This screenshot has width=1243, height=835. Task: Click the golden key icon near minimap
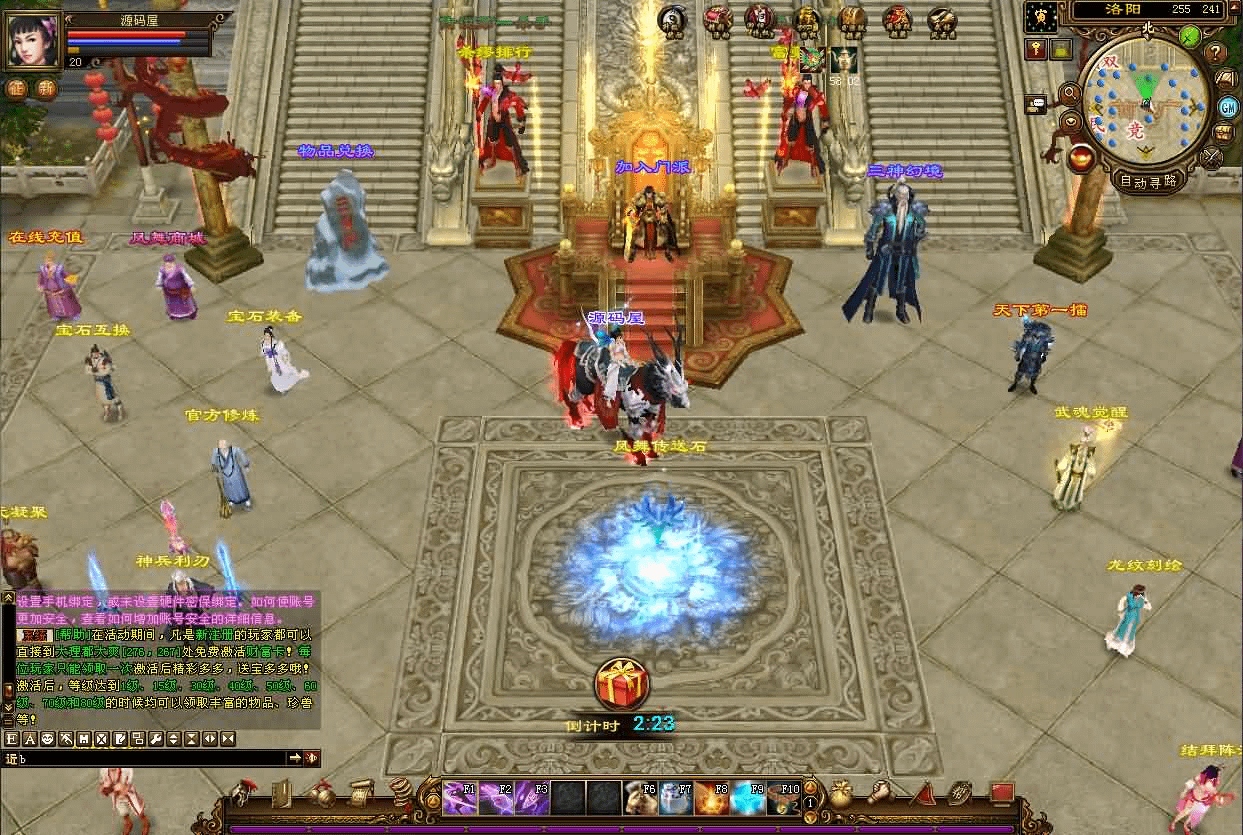pos(1035,49)
